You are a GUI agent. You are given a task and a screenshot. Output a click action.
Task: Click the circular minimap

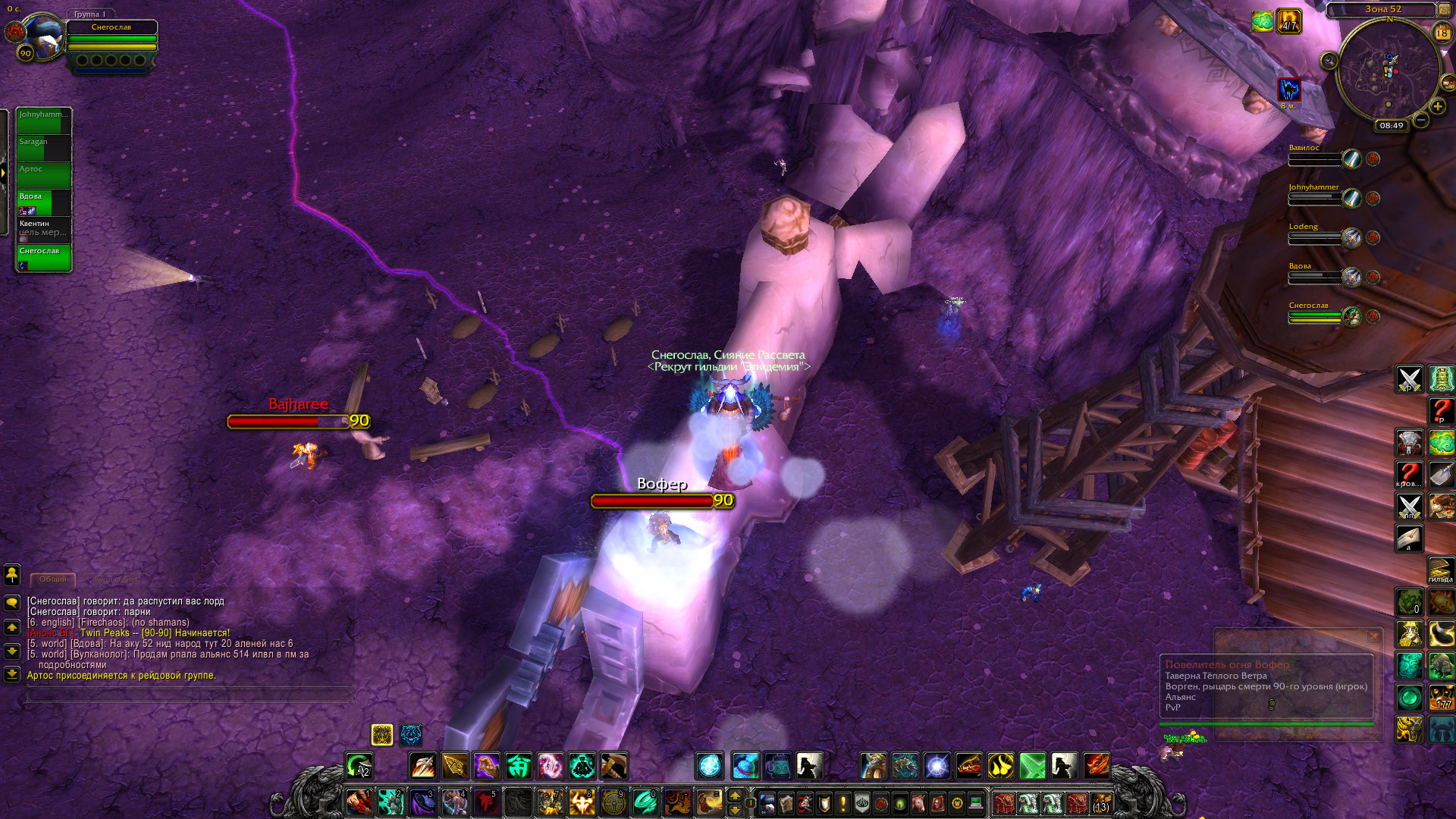click(x=1388, y=71)
